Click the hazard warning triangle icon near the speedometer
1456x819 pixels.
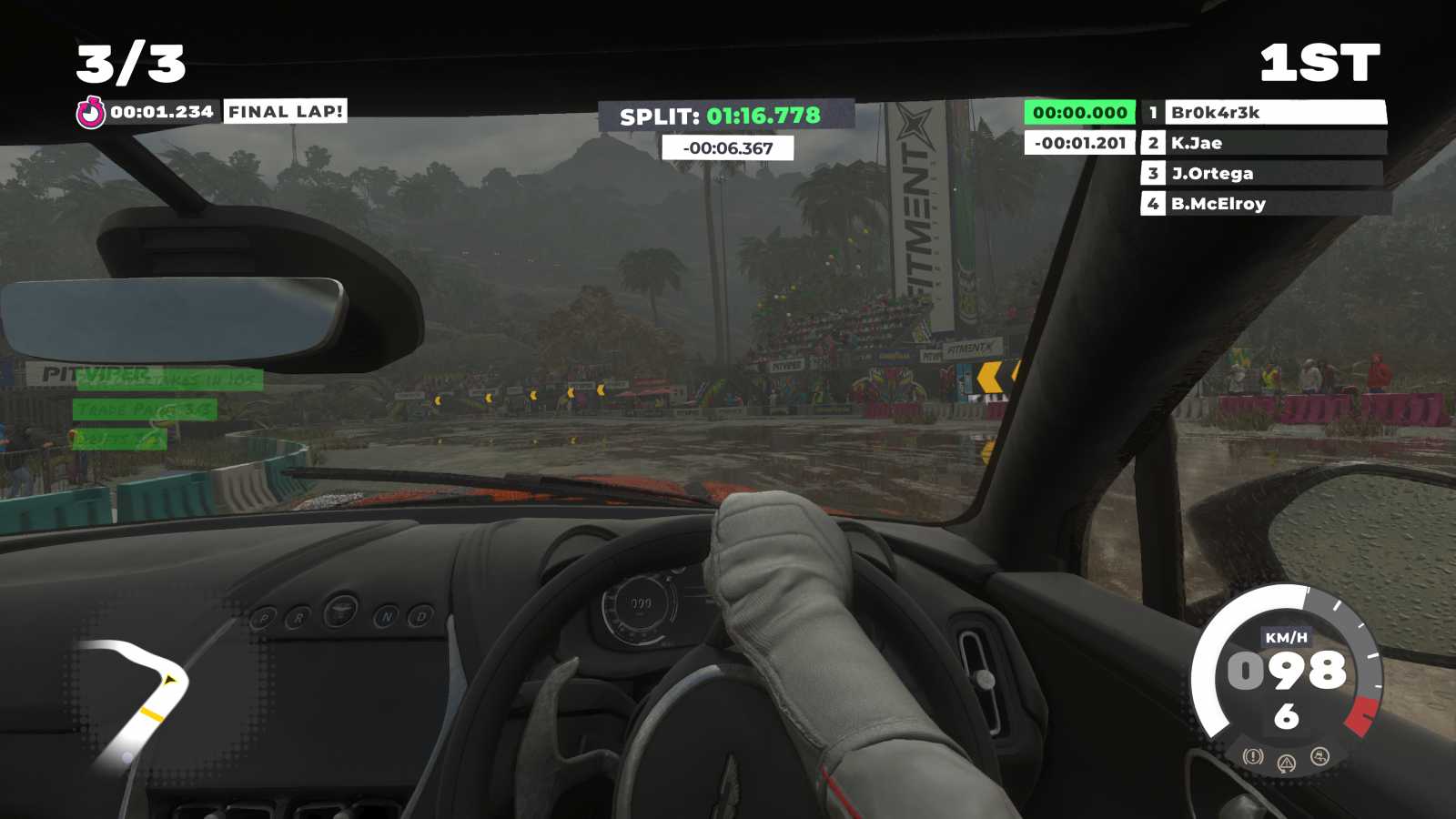(1287, 763)
